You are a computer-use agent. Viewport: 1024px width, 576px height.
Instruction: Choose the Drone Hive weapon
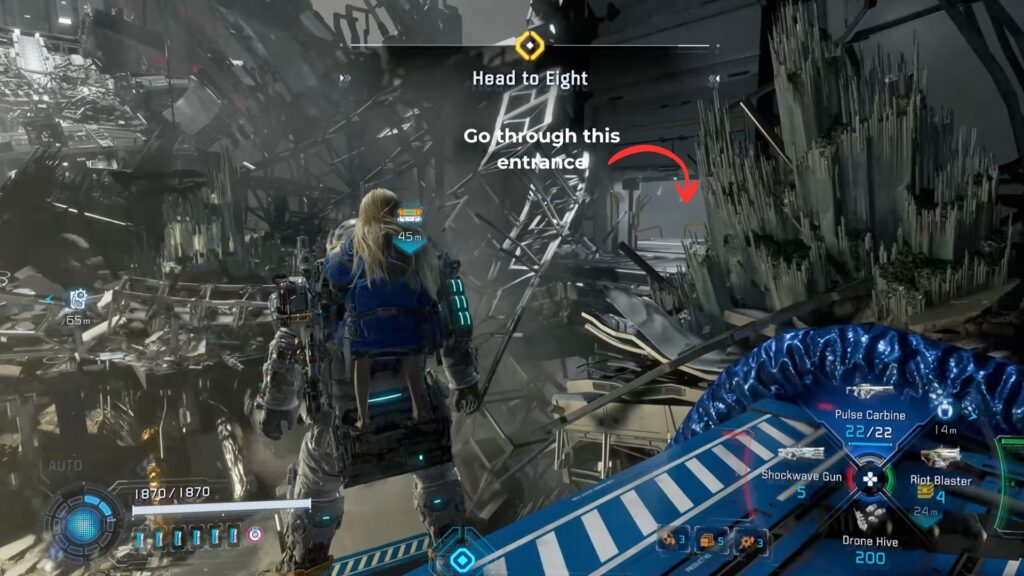click(868, 519)
